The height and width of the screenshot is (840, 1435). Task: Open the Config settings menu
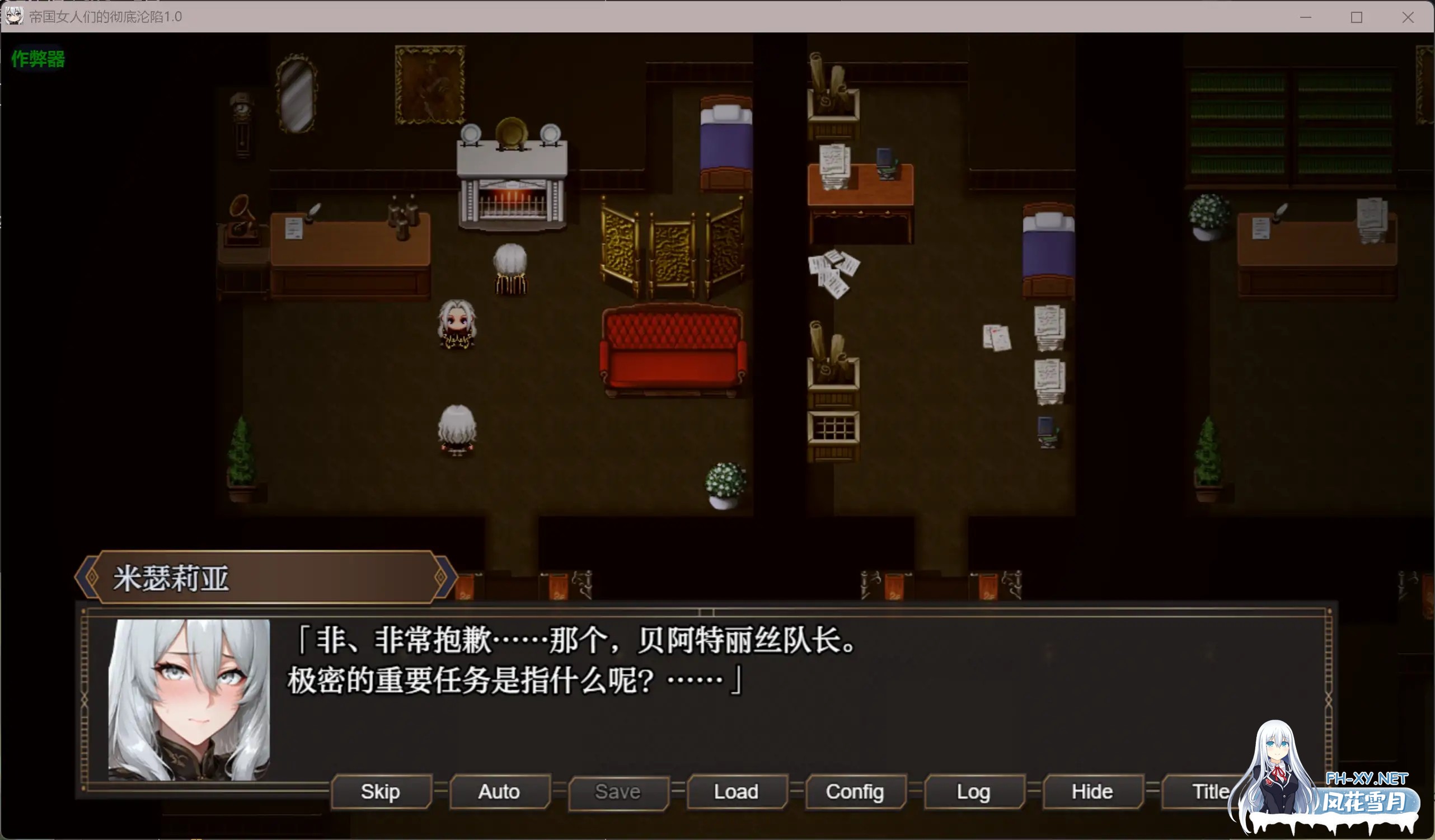coord(855,792)
